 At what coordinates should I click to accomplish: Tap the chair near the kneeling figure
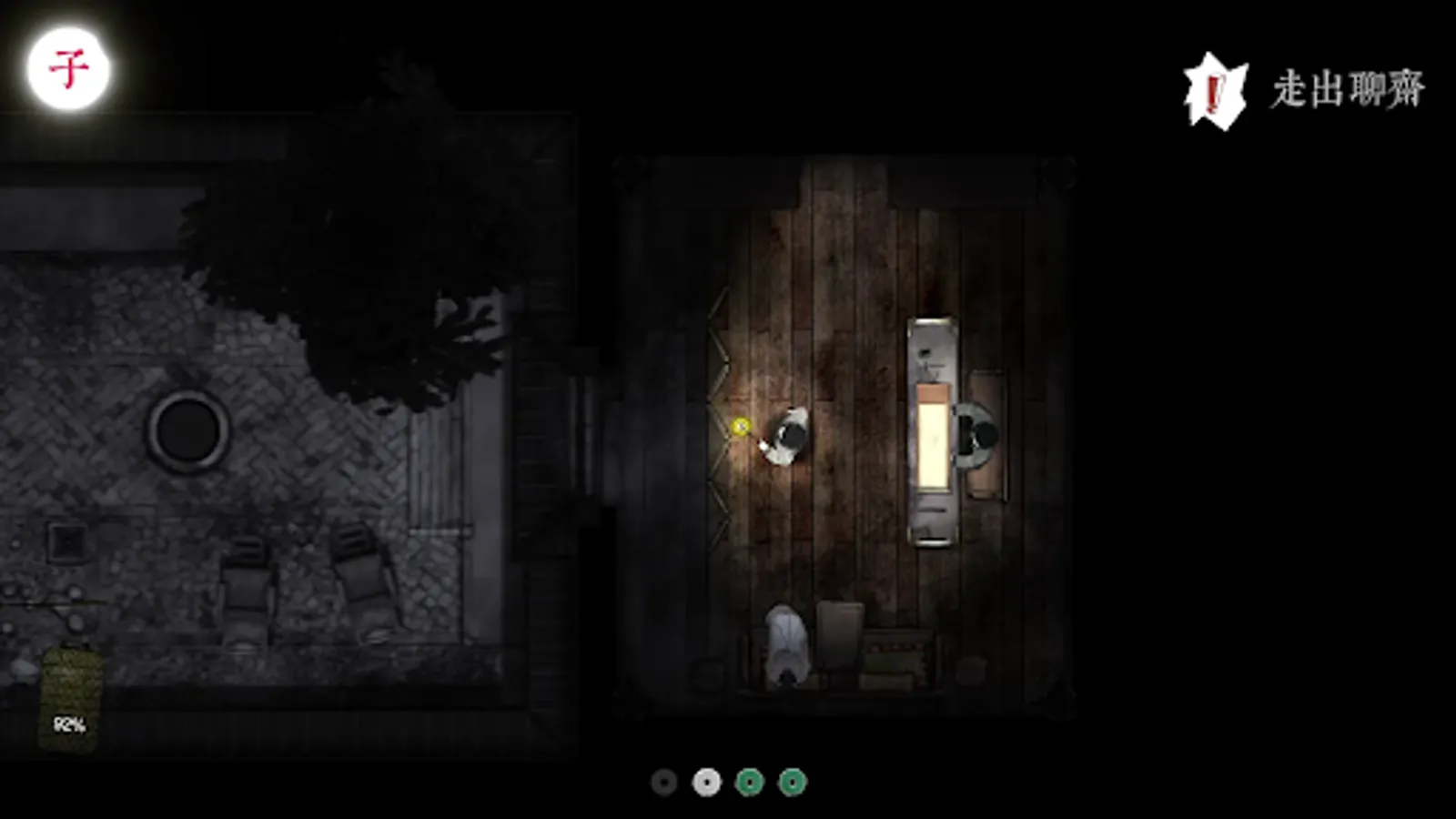coord(839,637)
